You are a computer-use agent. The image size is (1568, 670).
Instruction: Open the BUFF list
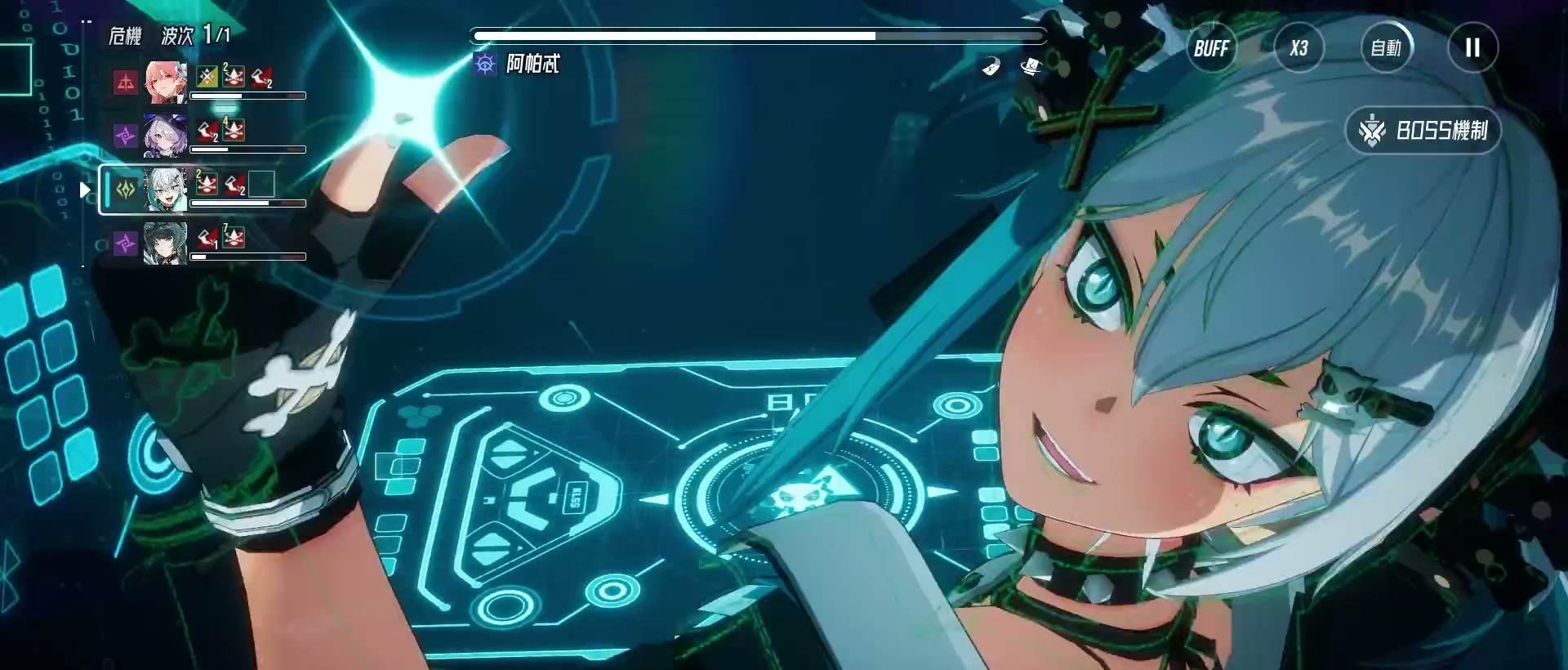tap(1211, 48)
